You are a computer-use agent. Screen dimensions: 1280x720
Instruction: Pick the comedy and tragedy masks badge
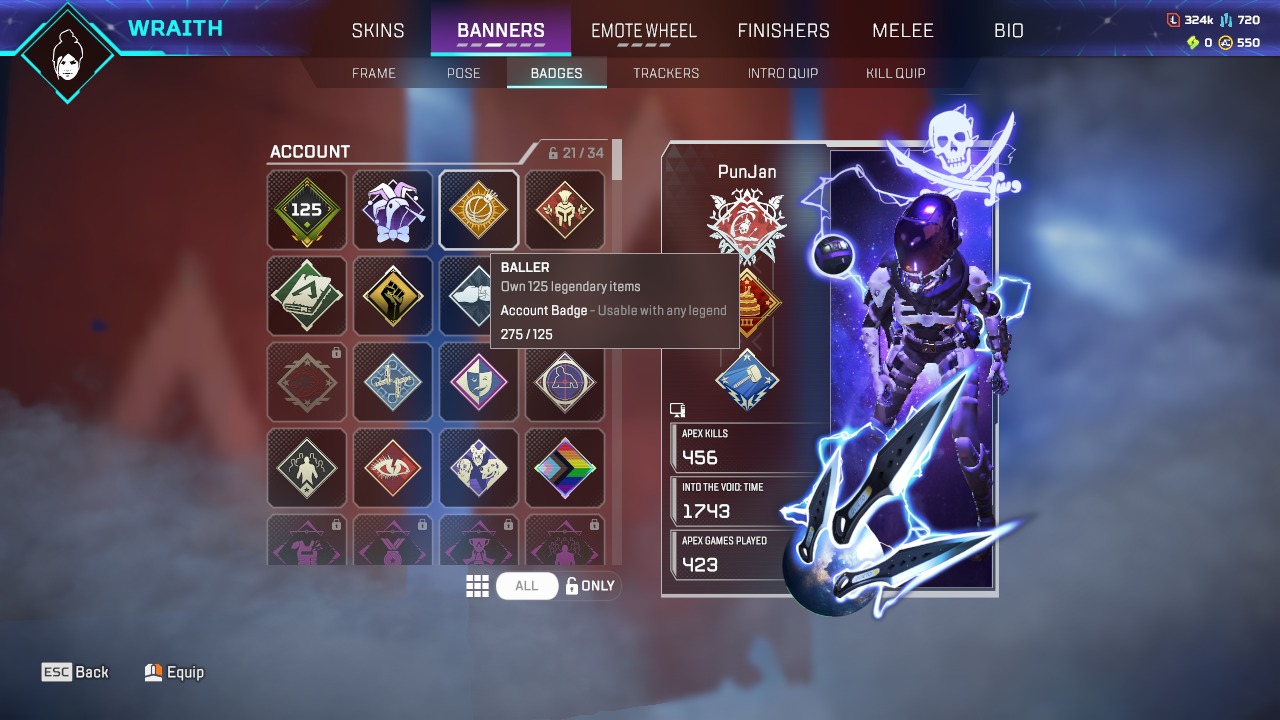(x=478, y=382)
